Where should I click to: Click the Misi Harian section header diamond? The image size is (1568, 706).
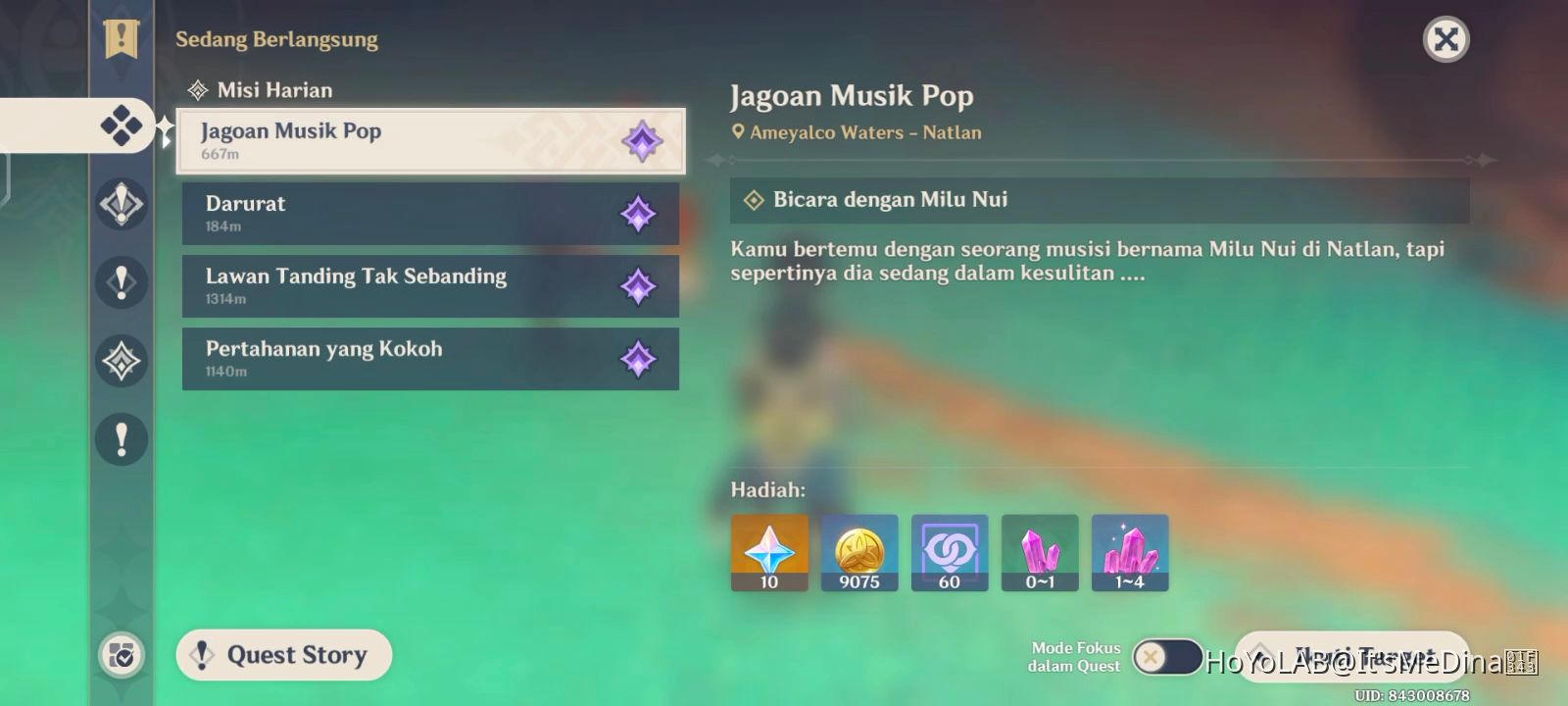coord(199,89)
